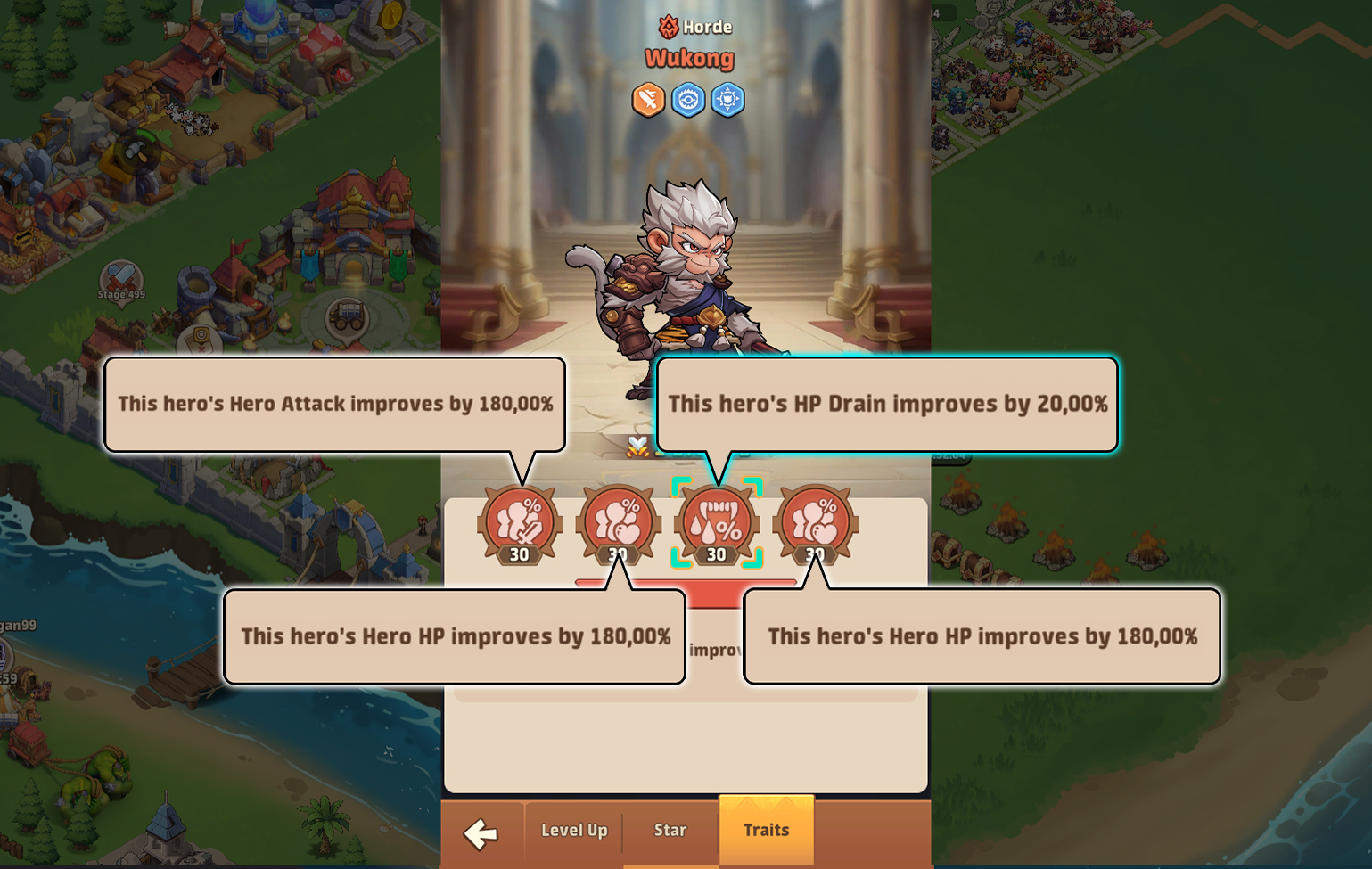
Task: Switch to the Level Up tab
Action: coord(572,830)
